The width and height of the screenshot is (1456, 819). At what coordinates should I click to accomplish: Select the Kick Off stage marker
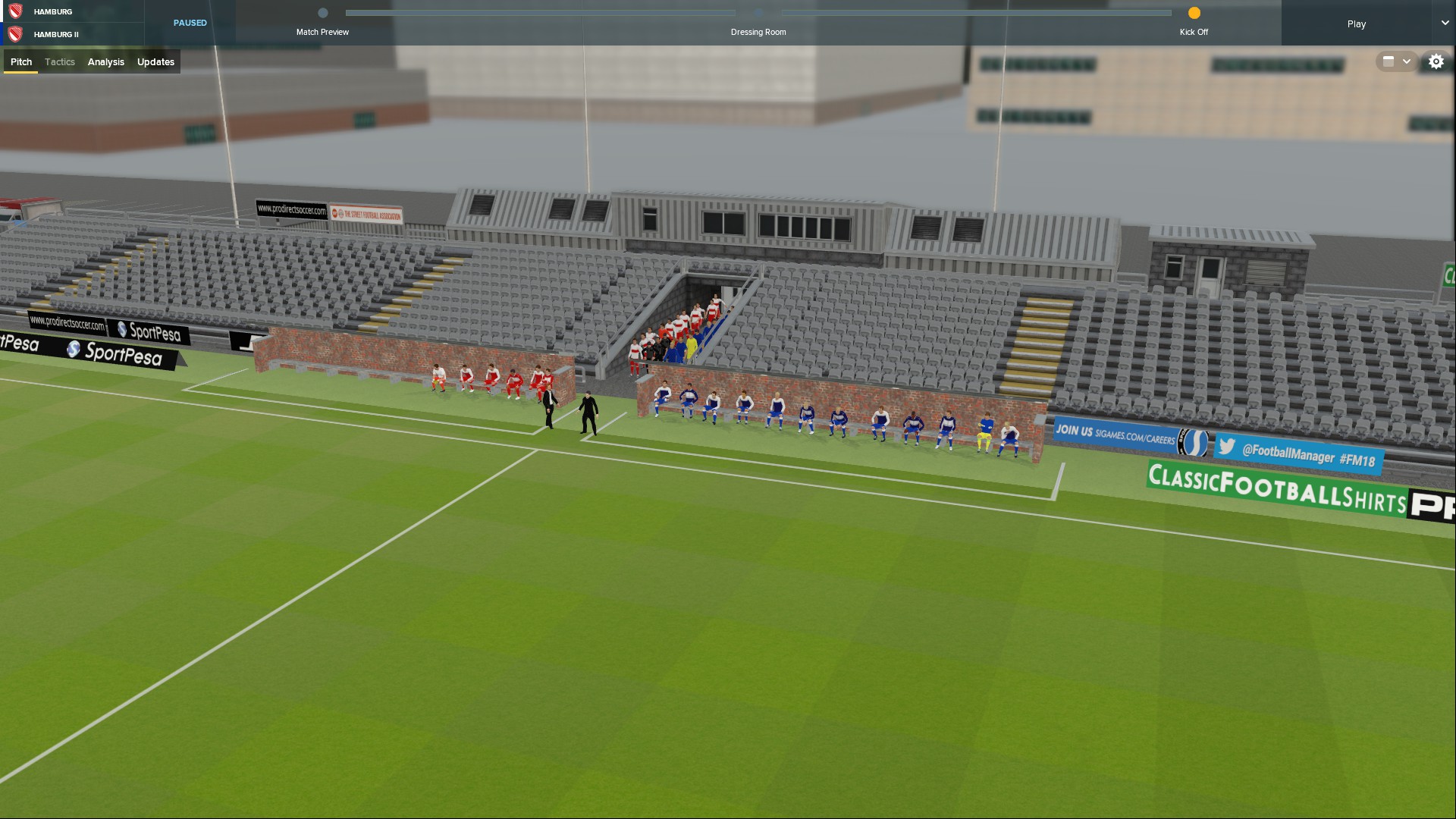pos(1194,13)
